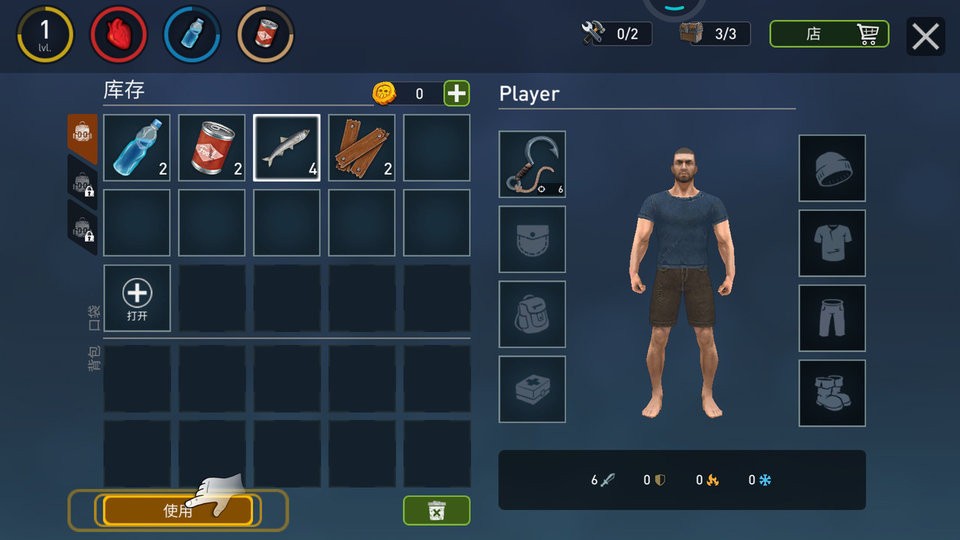Image resolution: width=960 pixels, height=540 pixels.
Task: Choose the fish item slot
Action: pos(287,148)
